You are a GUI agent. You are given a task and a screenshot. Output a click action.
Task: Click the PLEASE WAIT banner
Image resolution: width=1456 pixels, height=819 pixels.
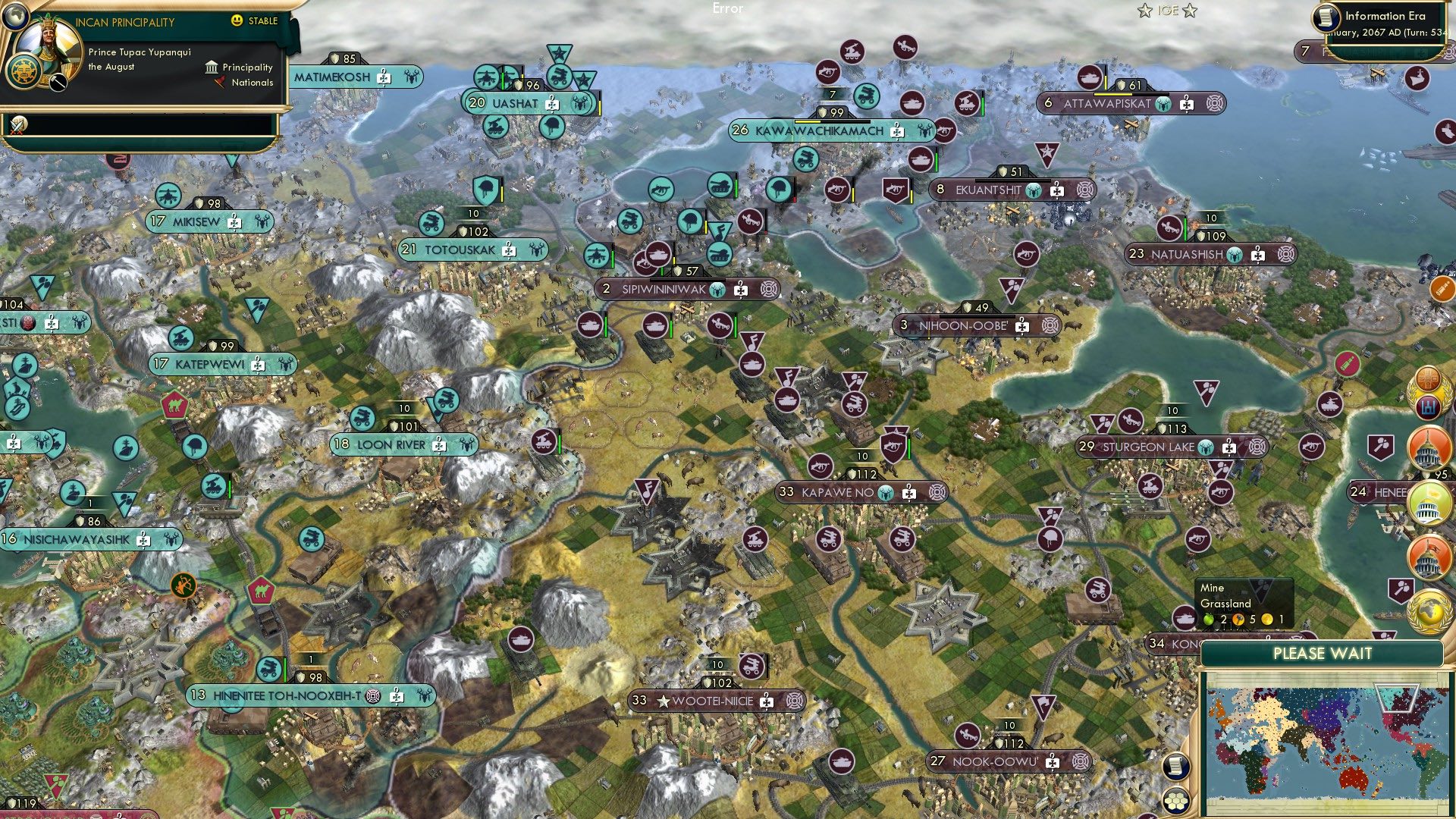point(1322,653)
